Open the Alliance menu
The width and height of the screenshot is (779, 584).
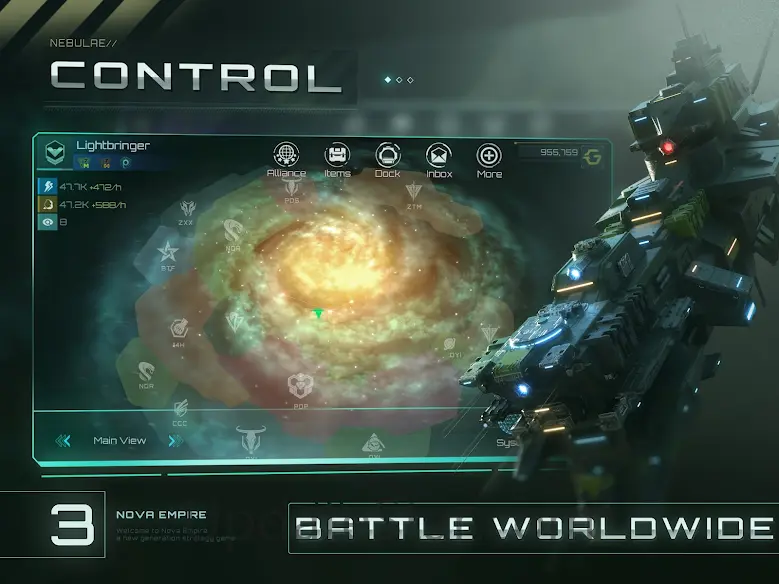coord(286,156)
